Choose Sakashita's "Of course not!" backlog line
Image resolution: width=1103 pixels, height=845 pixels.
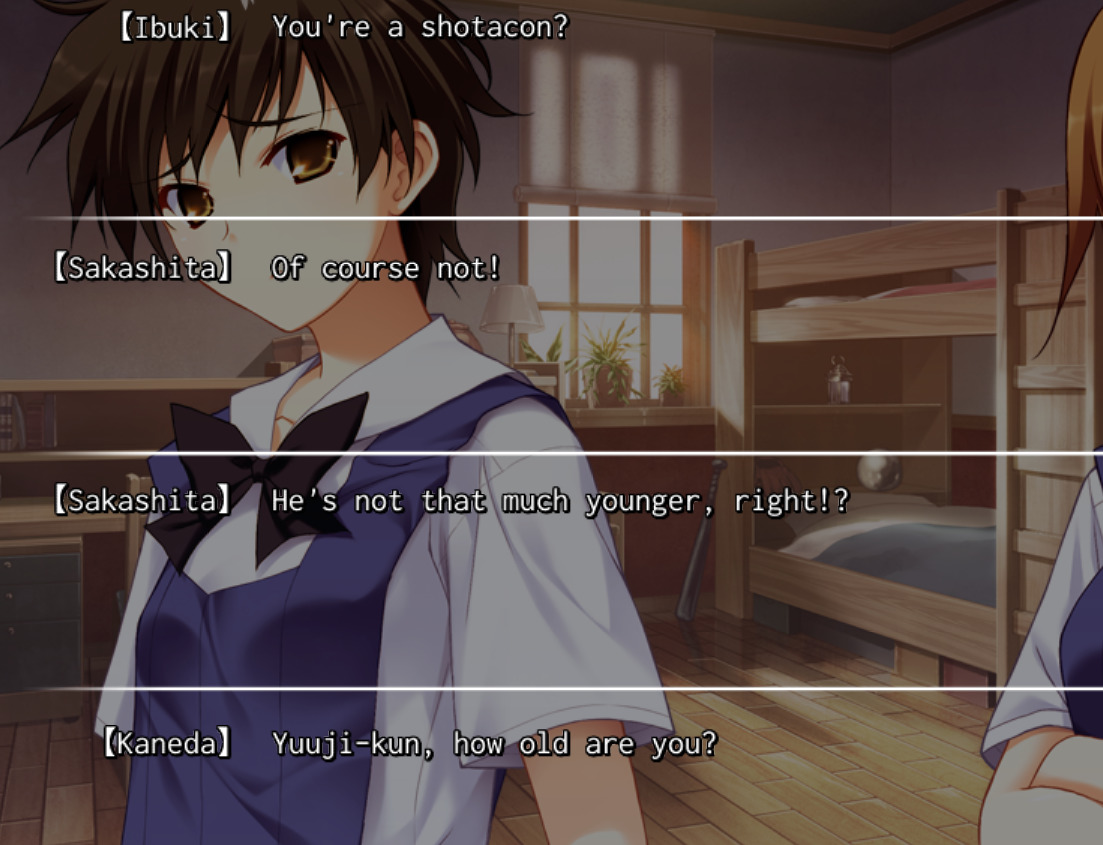coord(385,269)
